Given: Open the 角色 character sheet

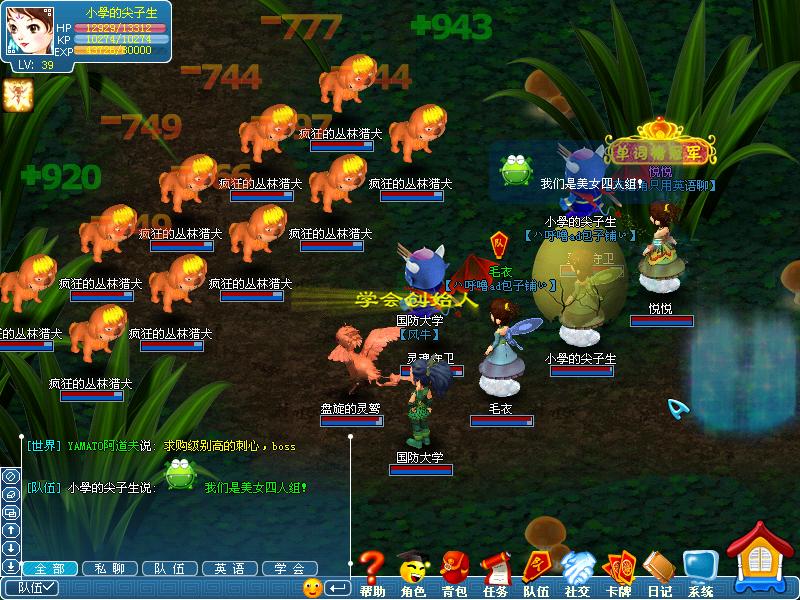Looking at the screenshot, I should coord(412,572).
